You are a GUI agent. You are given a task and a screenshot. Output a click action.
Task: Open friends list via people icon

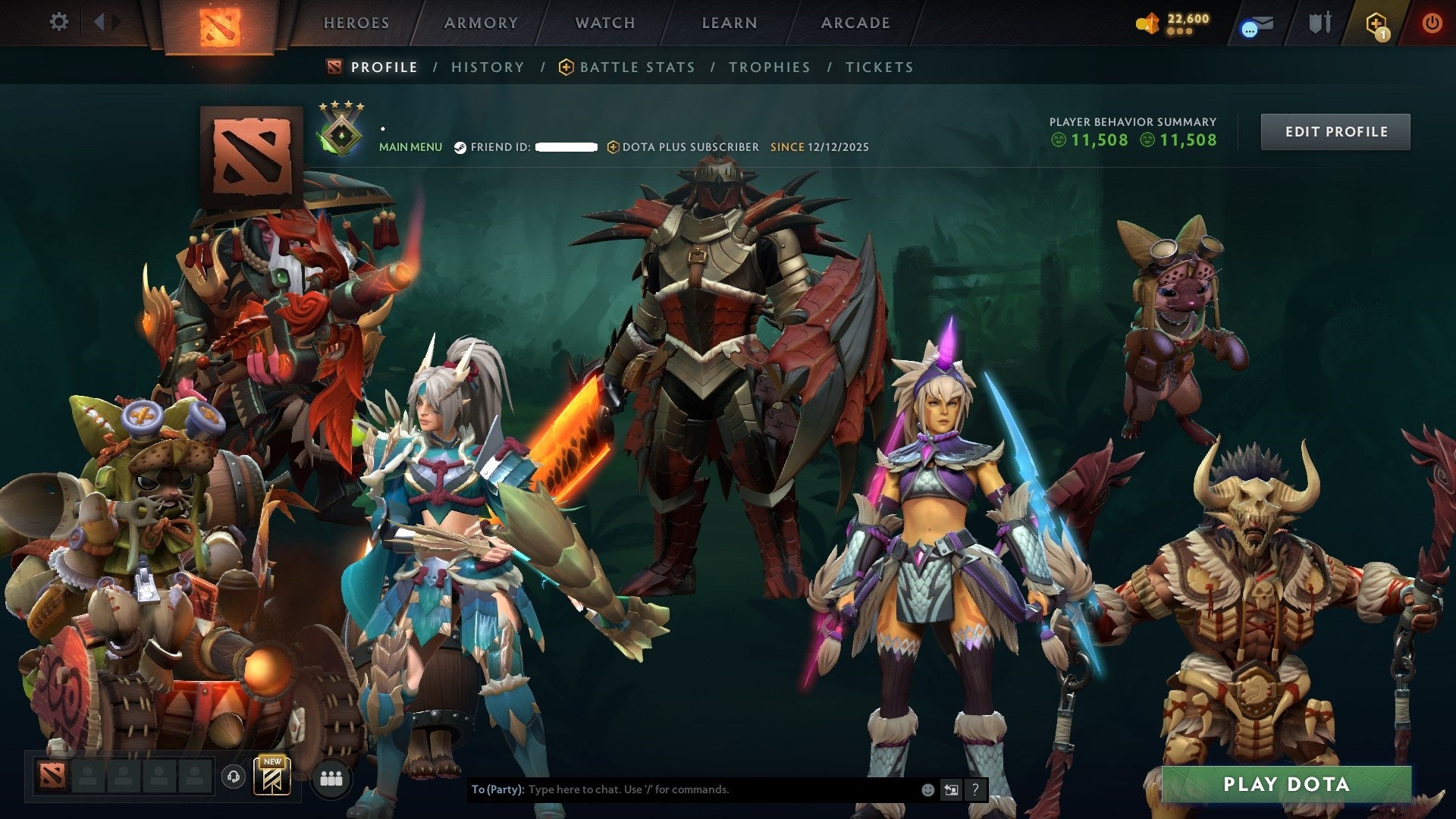pos(331,779)
